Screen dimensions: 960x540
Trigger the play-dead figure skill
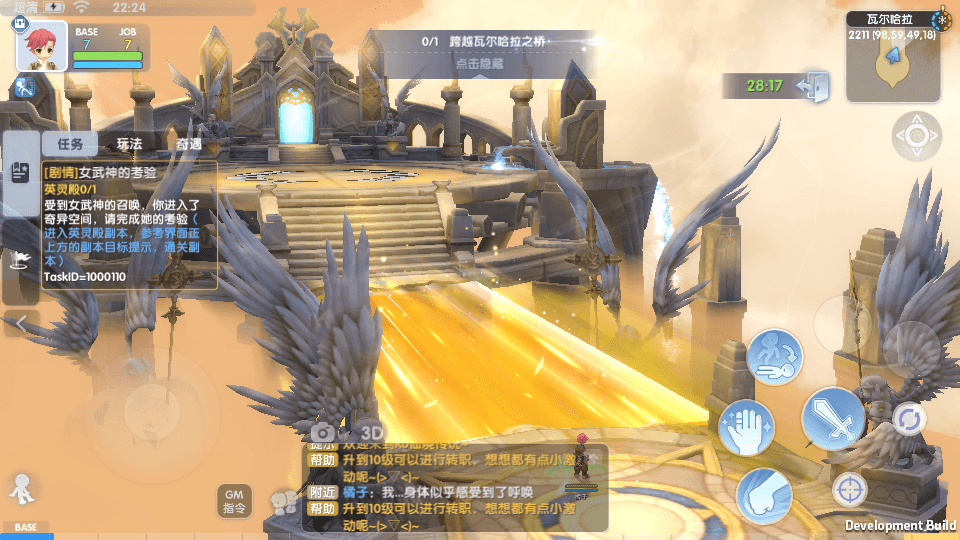coord(775,357)
